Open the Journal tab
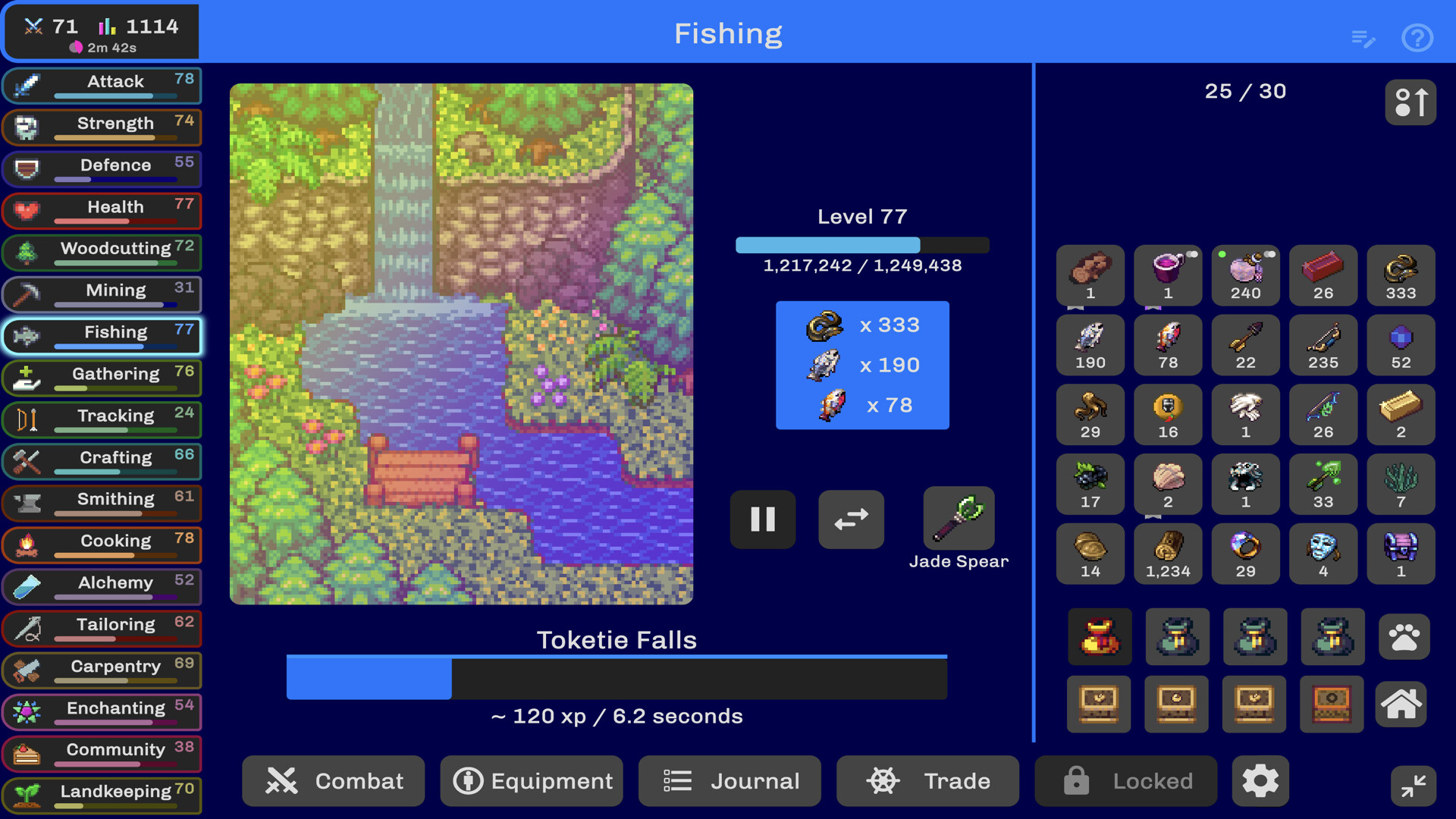 click(730, 781)
